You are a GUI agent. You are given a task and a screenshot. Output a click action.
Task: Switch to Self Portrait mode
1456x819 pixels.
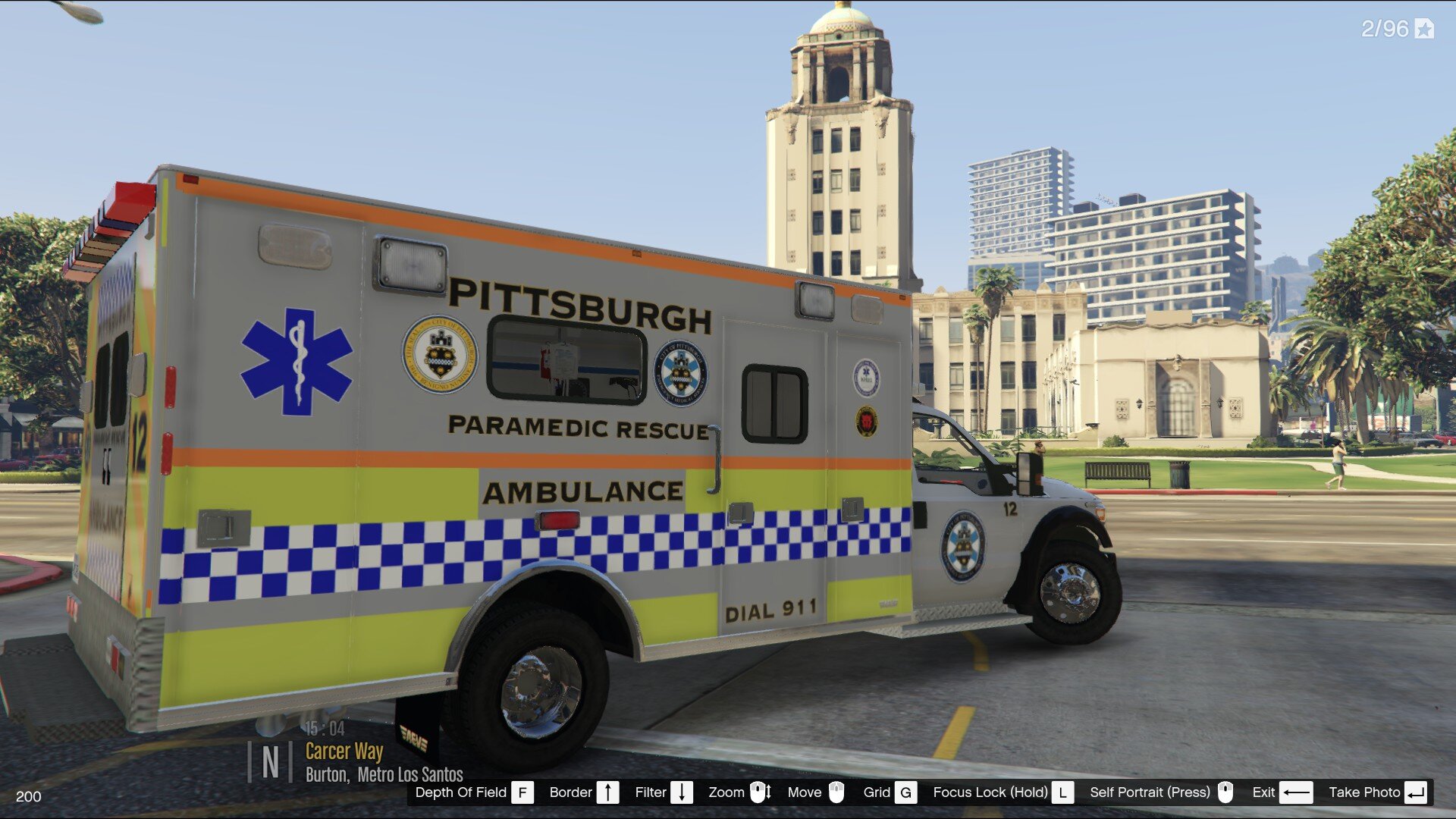point(1160,792)
